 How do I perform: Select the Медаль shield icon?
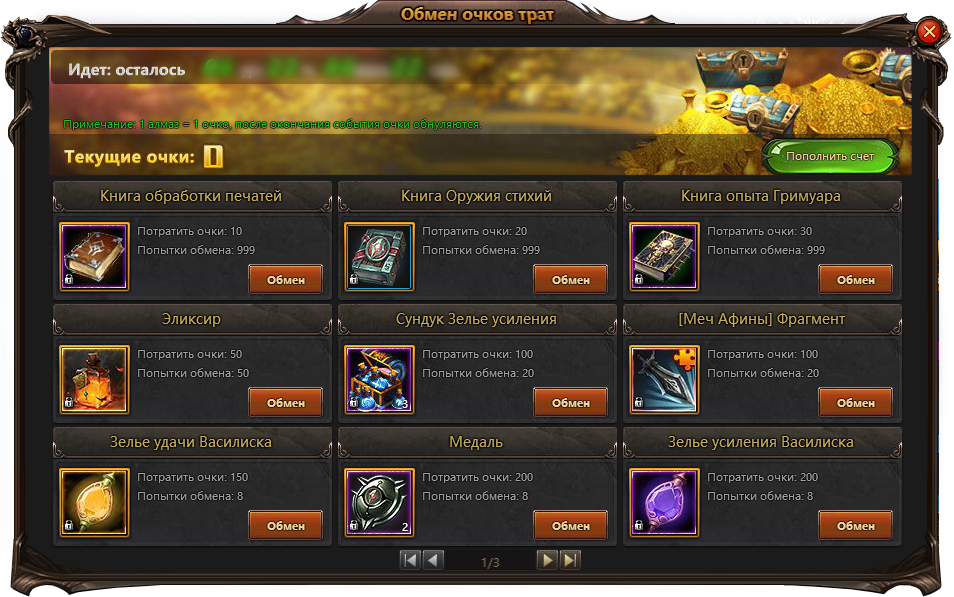point(379,503)
